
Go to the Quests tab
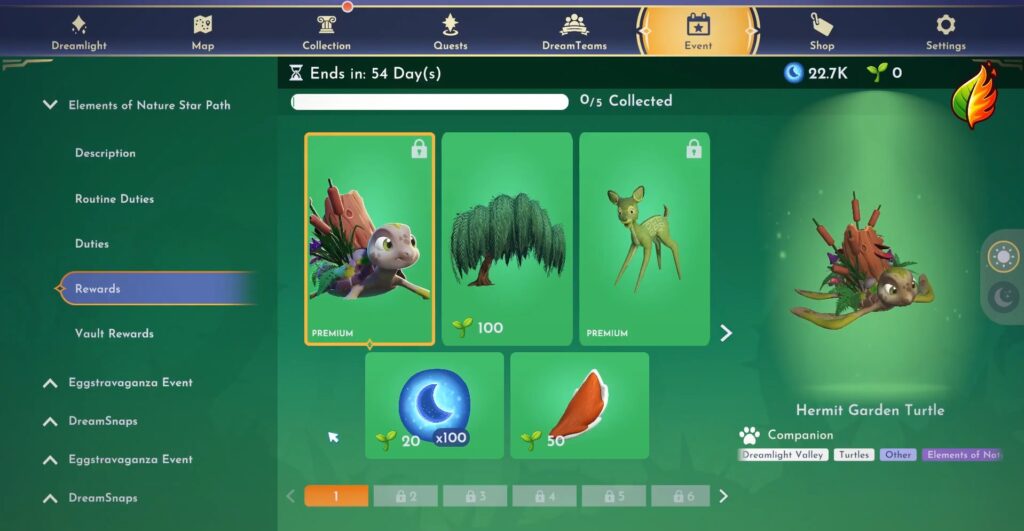click(450, 32)
